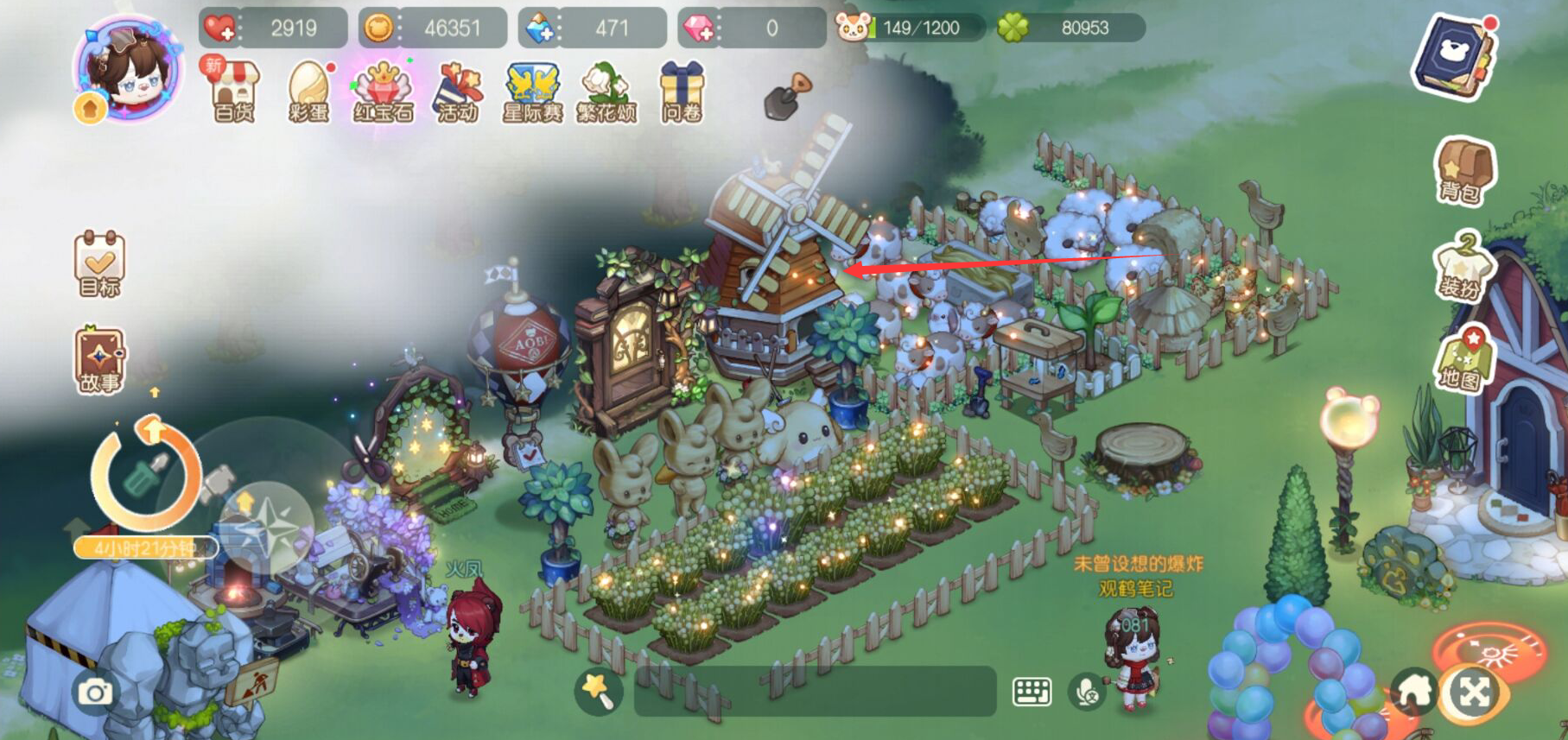The width and height of the screenshot is (1568, 740).
Task: Add blue crystals with the plus button
Action: click(x=540, y=29)
